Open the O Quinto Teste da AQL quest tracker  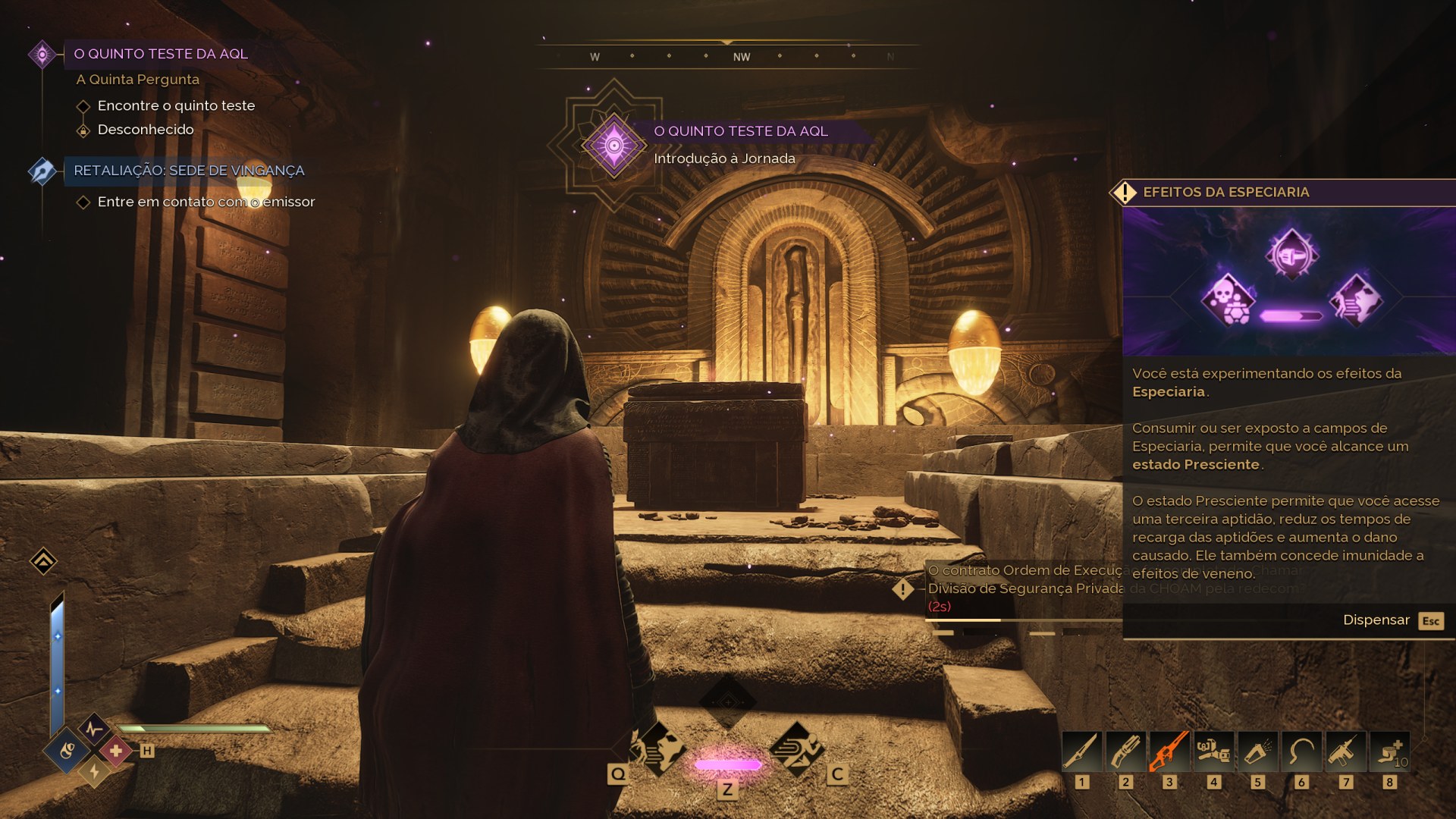click(160, 54)
